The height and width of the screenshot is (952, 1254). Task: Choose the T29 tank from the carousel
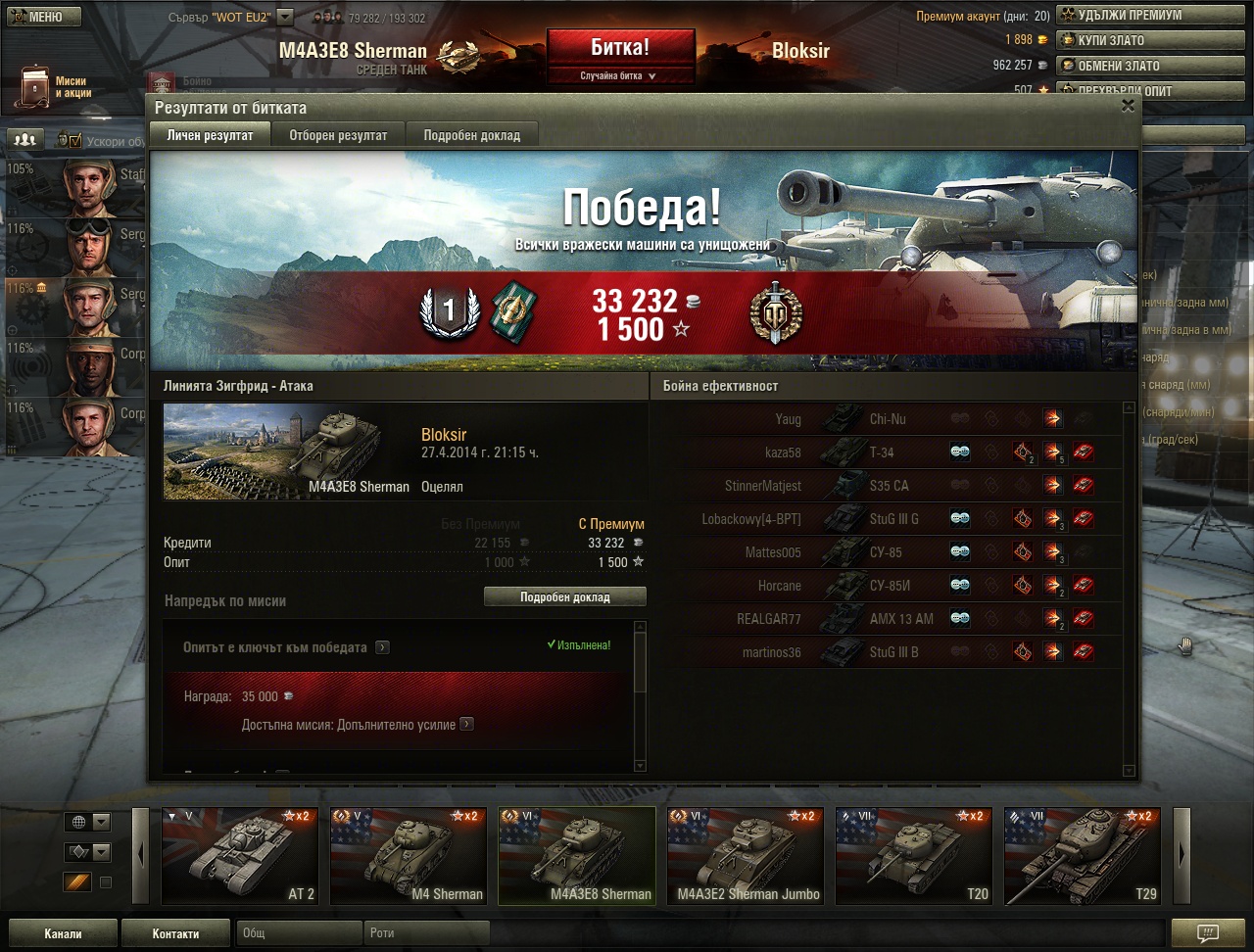point(1082,855)
